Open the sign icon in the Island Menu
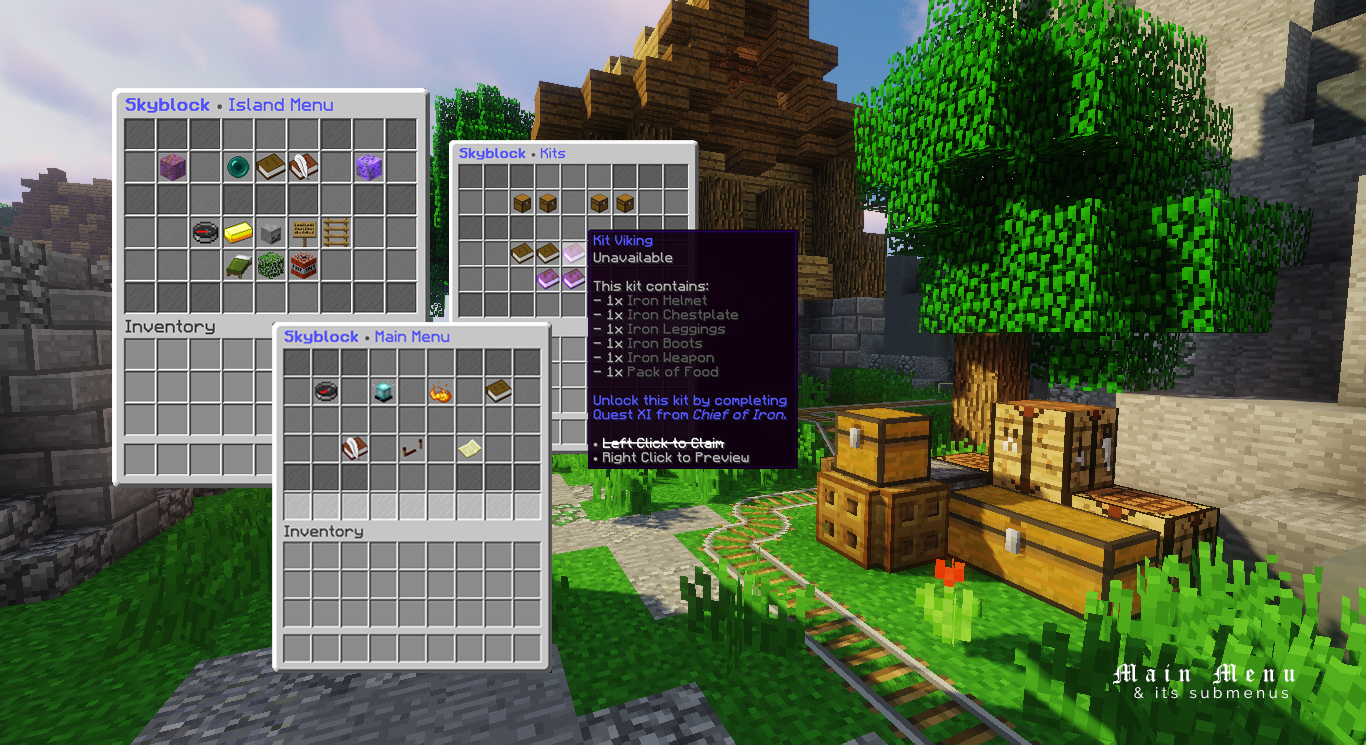Screen dimensions: 1366x745 tap(303, 233)
